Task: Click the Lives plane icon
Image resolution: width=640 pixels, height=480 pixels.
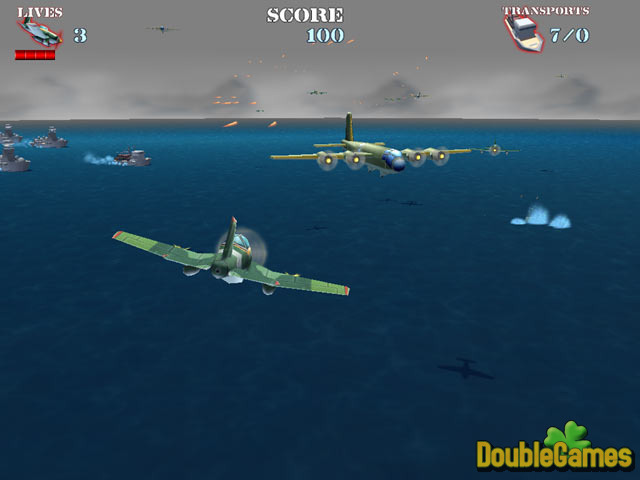Action: coord(40,34)
